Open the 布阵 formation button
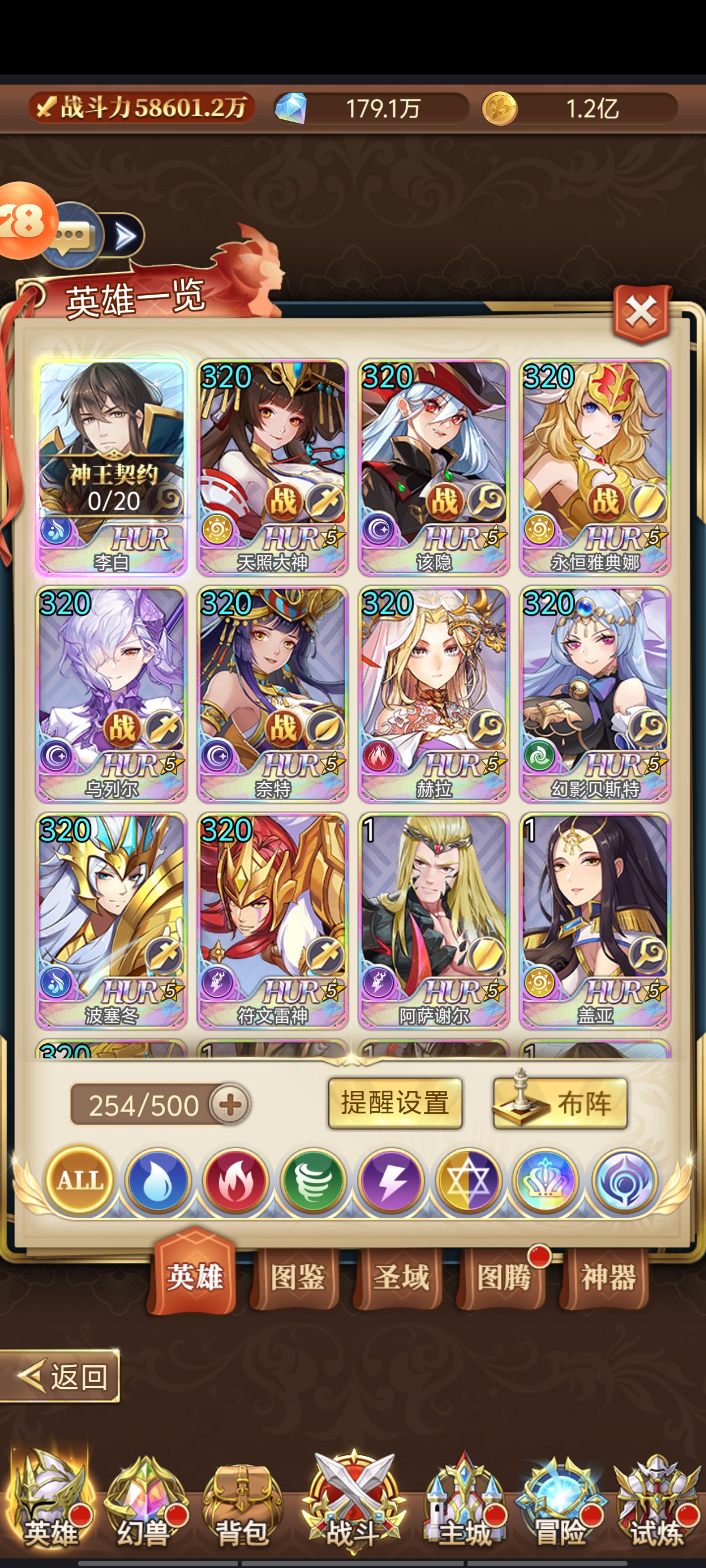706x1568 pixels. pos(560,1103)
